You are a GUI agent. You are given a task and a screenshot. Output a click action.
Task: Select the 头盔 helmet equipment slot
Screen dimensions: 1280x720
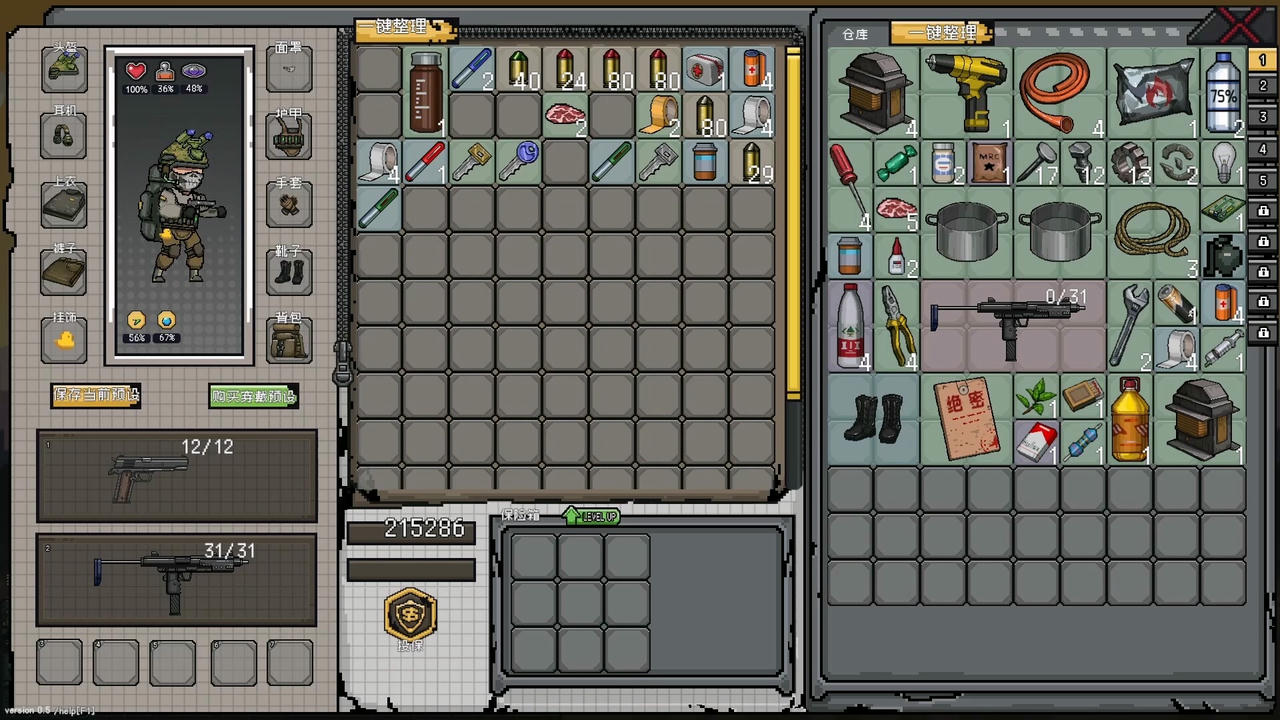point(64,68)
